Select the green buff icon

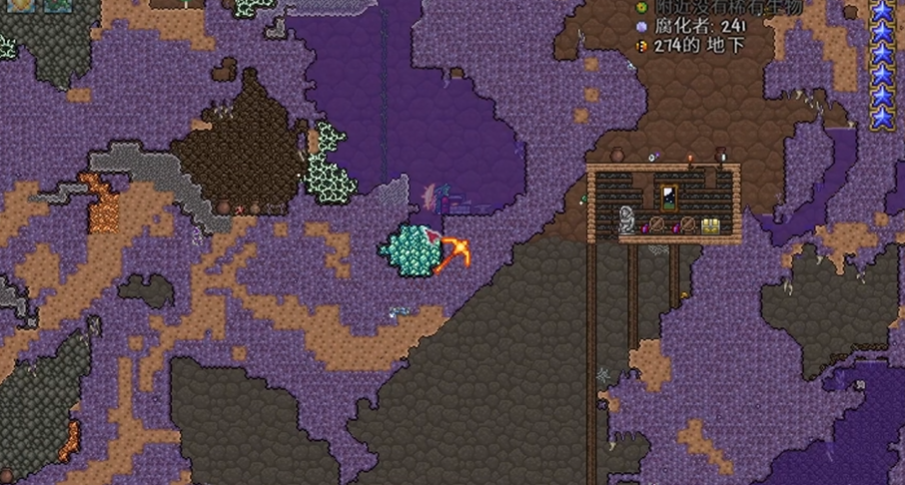coord(57,4)
